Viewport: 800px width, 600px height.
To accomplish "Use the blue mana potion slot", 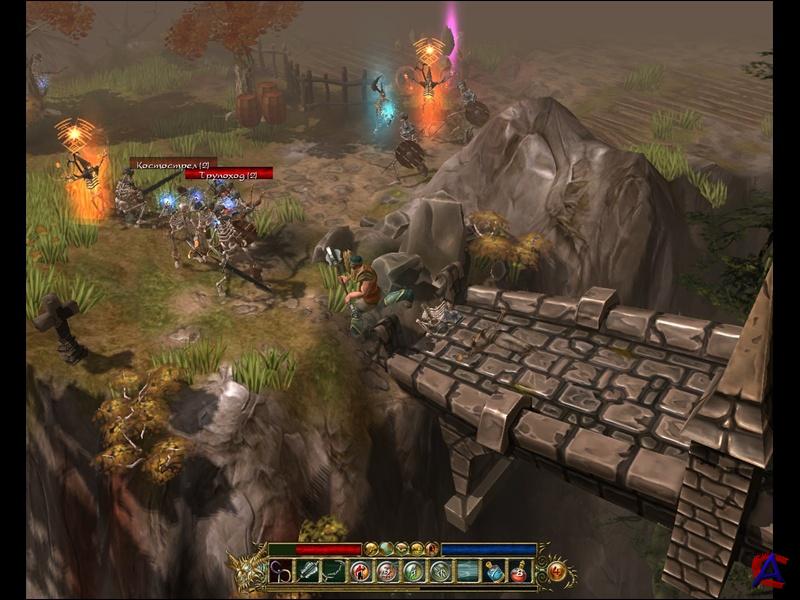I will click(494, 572).
